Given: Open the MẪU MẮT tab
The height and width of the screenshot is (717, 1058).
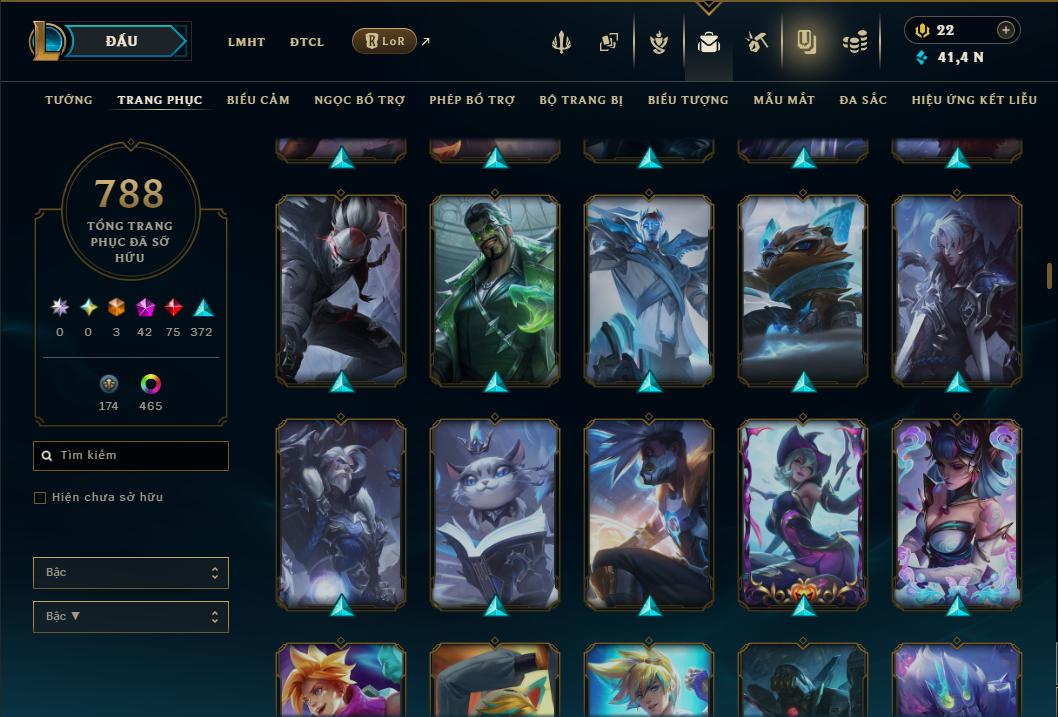Looking at the screenshot, I should coord(784,100).
